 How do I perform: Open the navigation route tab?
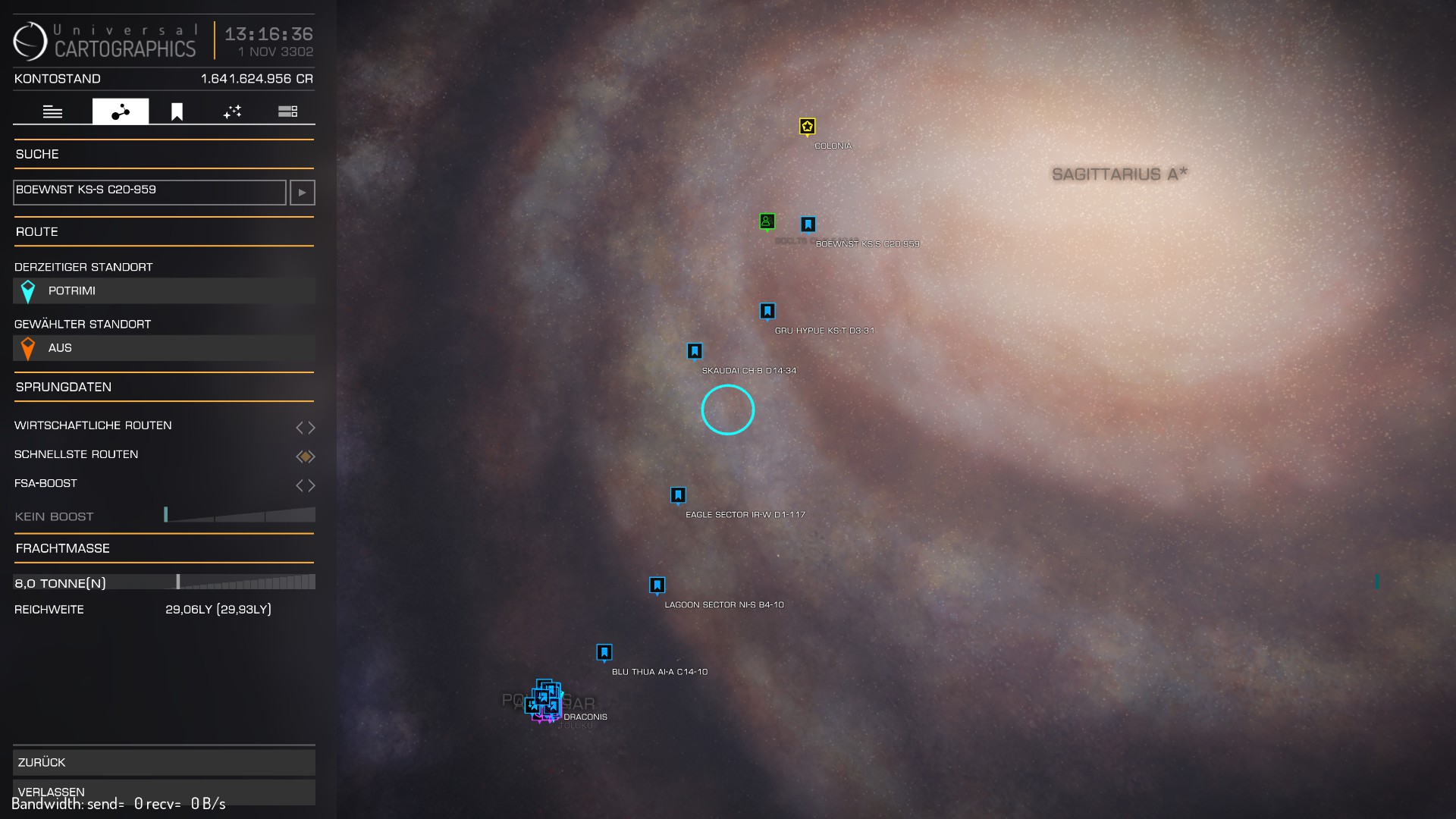click(121, 112)
